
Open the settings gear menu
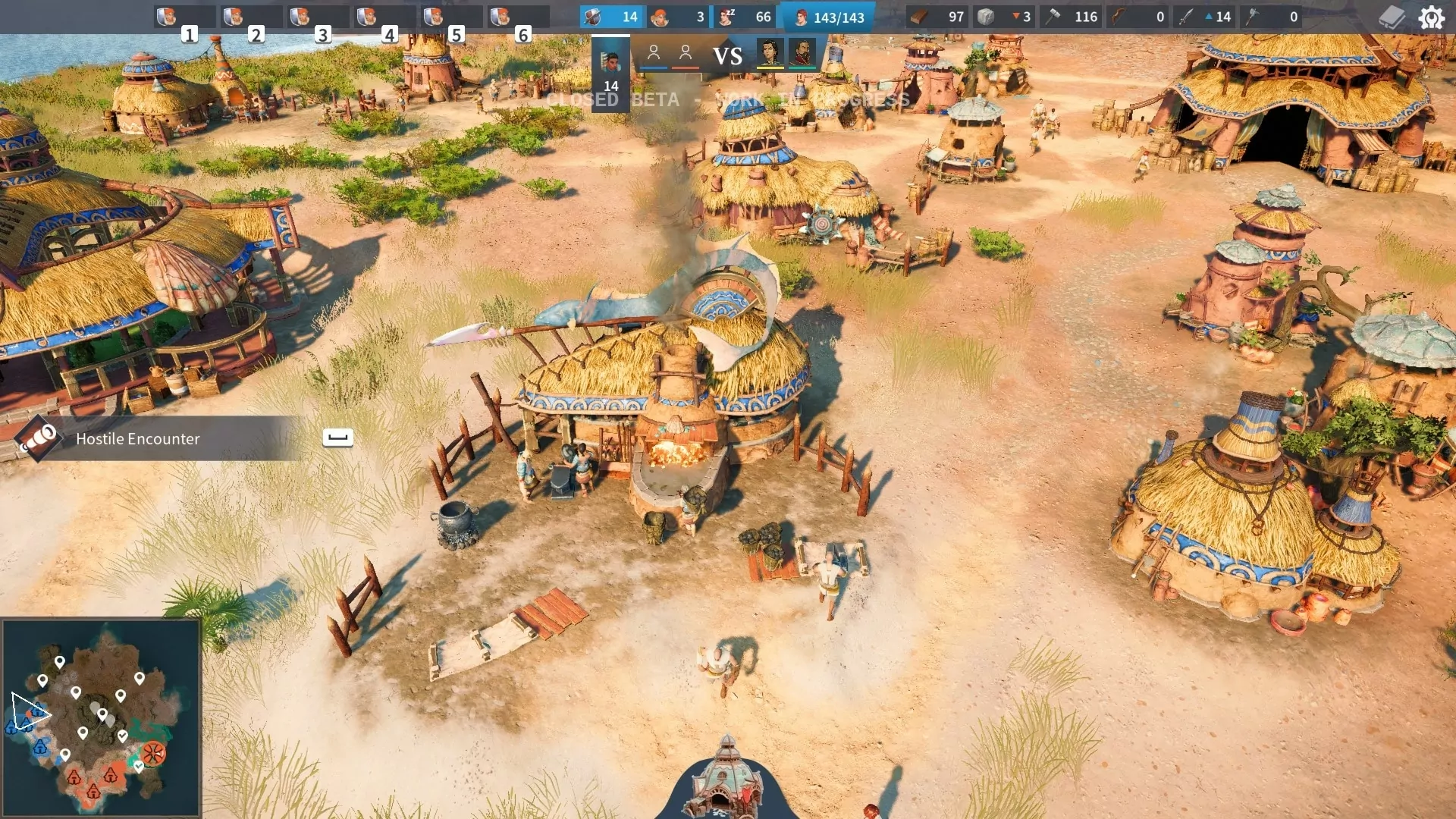point(1431,17)
